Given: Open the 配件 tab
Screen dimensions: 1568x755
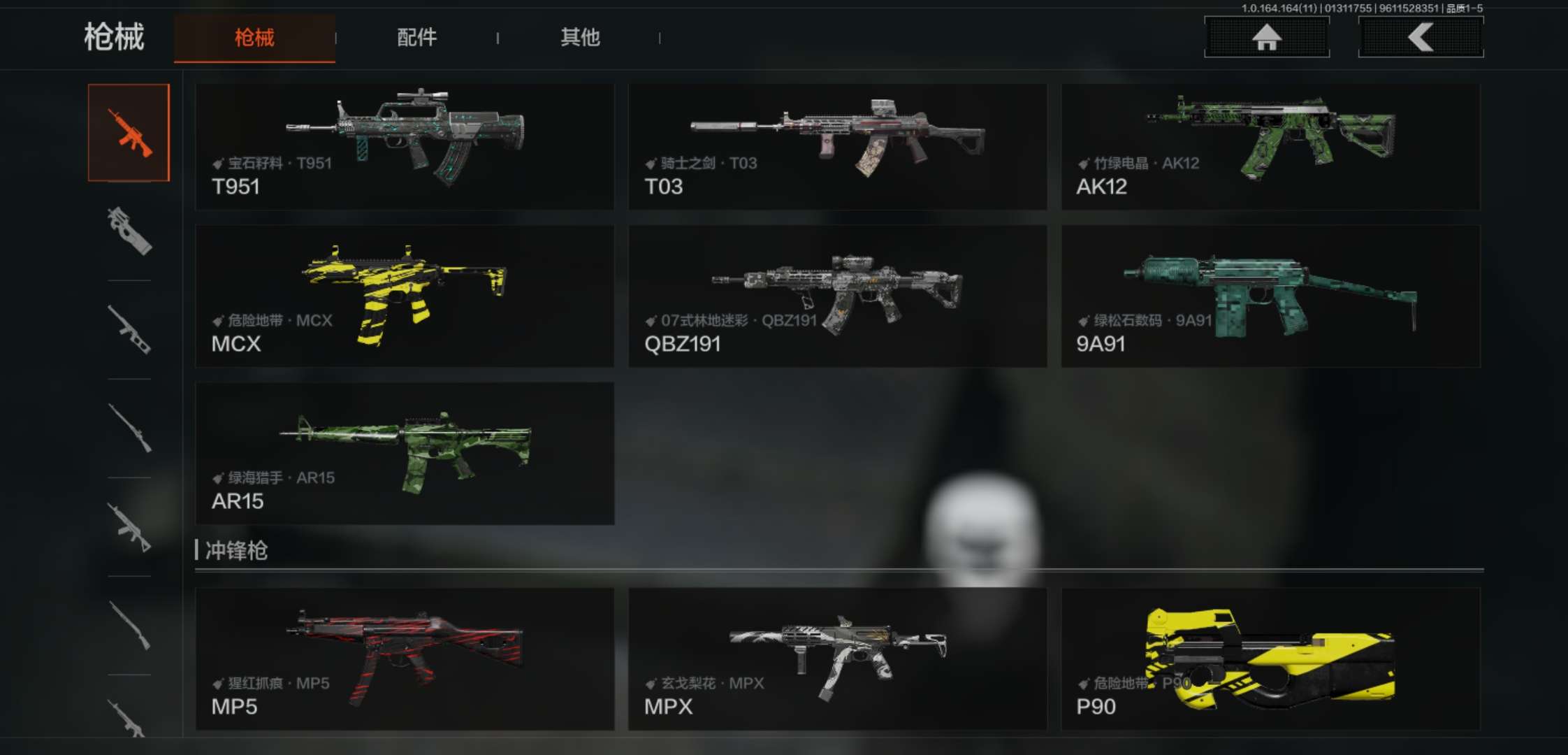Looking at the screenshot, I should tap(416, 38).
